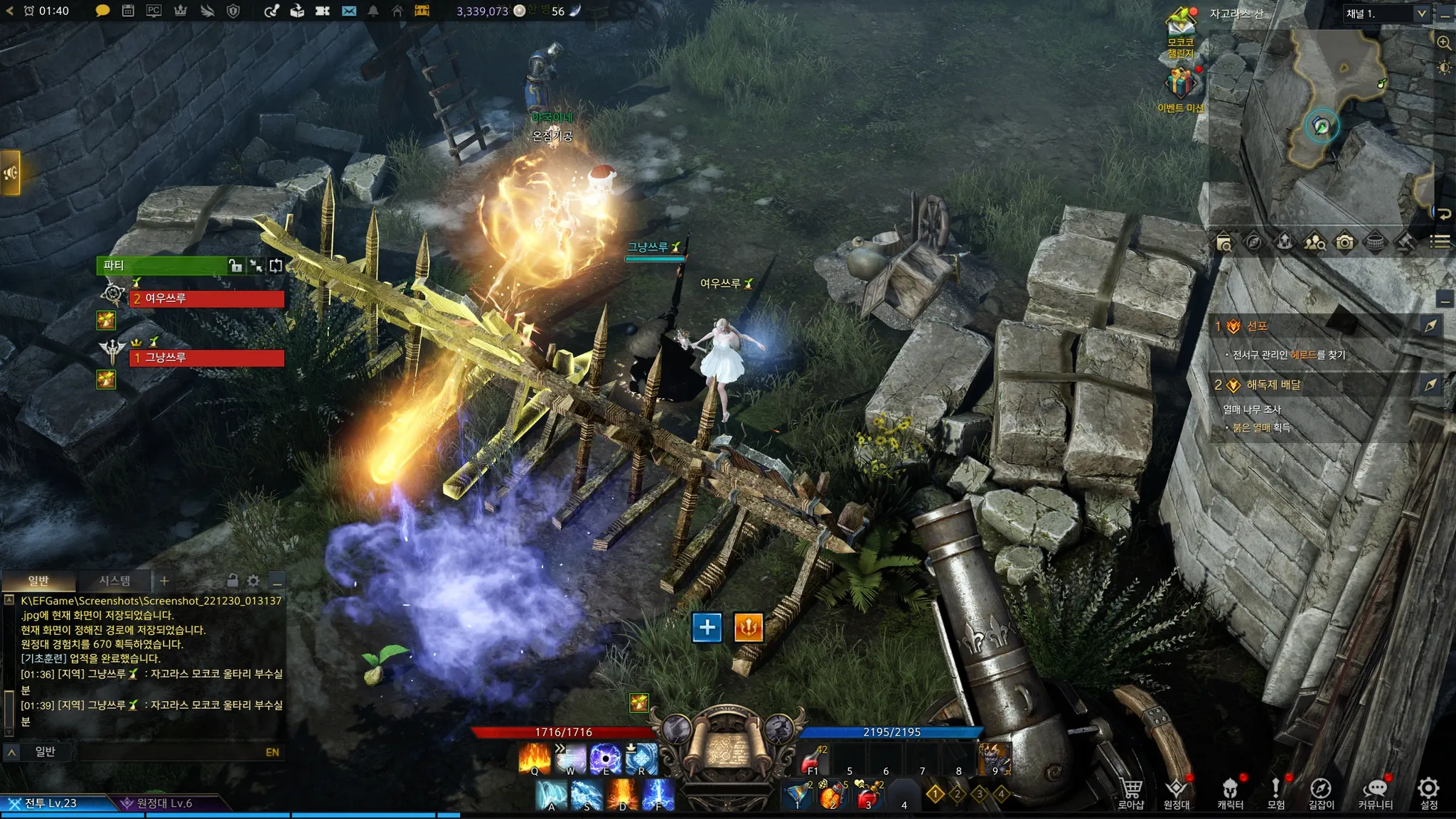
Task: Open the 설정 settings menu
Action: (1428, 791)
